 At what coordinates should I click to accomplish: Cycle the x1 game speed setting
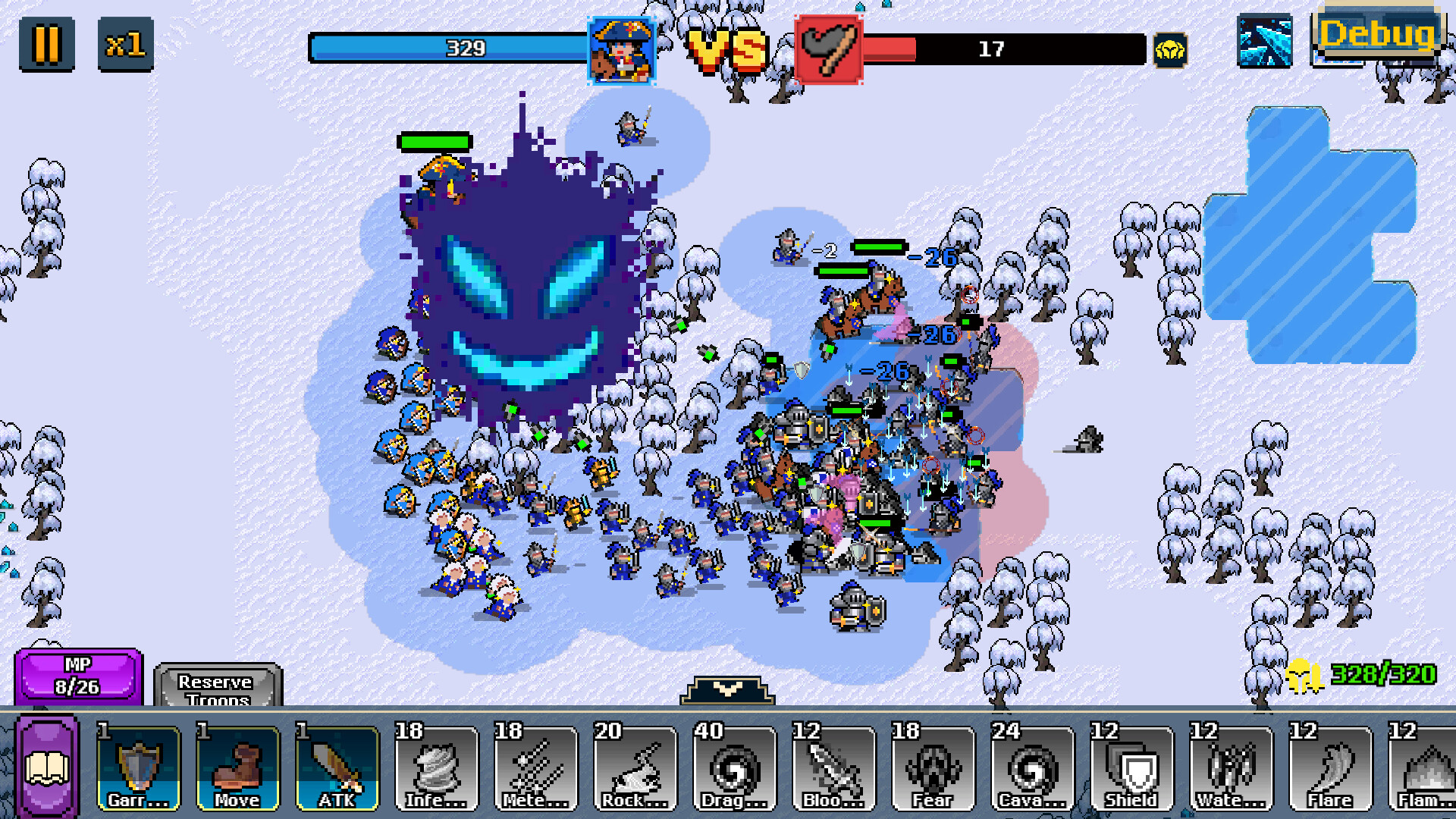point(126,44)
